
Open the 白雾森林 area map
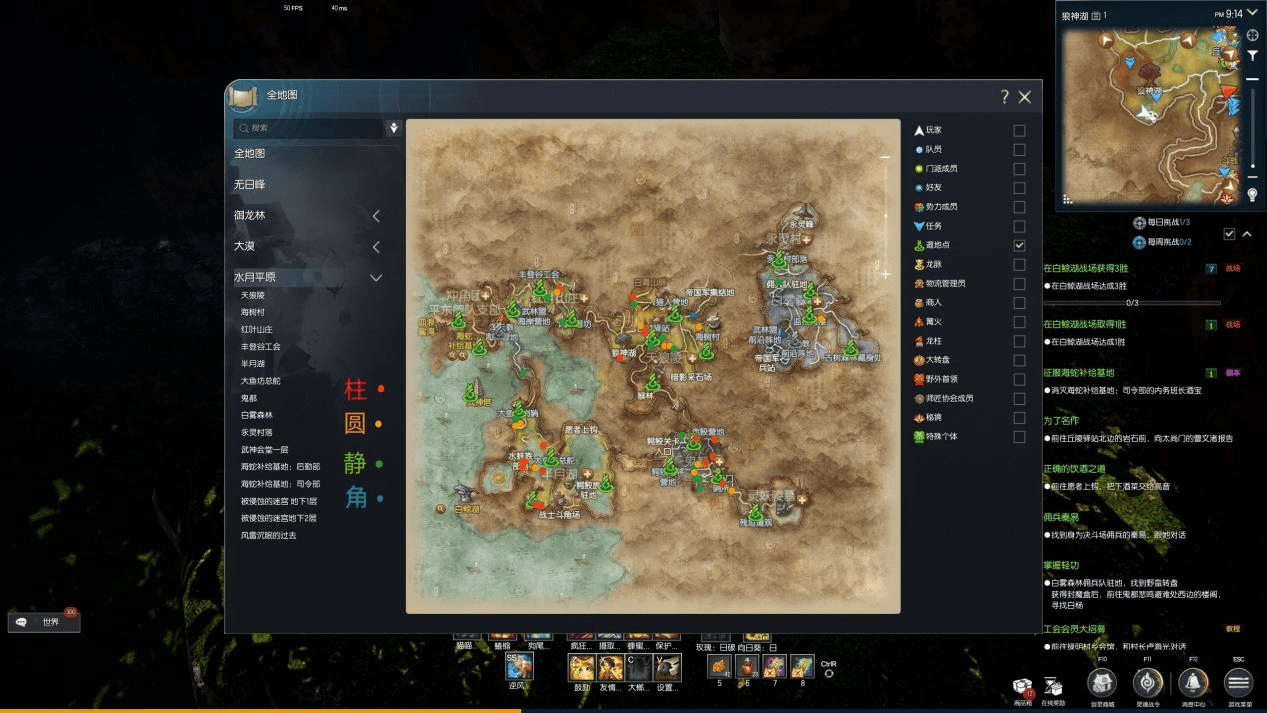coord(256,415)
